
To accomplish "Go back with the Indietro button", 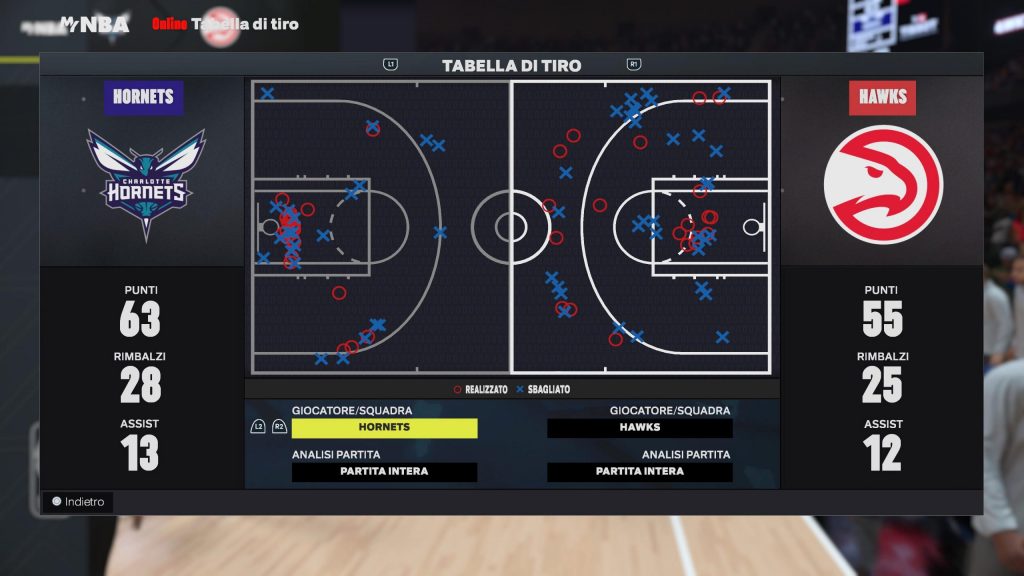I will click(79, 502).
